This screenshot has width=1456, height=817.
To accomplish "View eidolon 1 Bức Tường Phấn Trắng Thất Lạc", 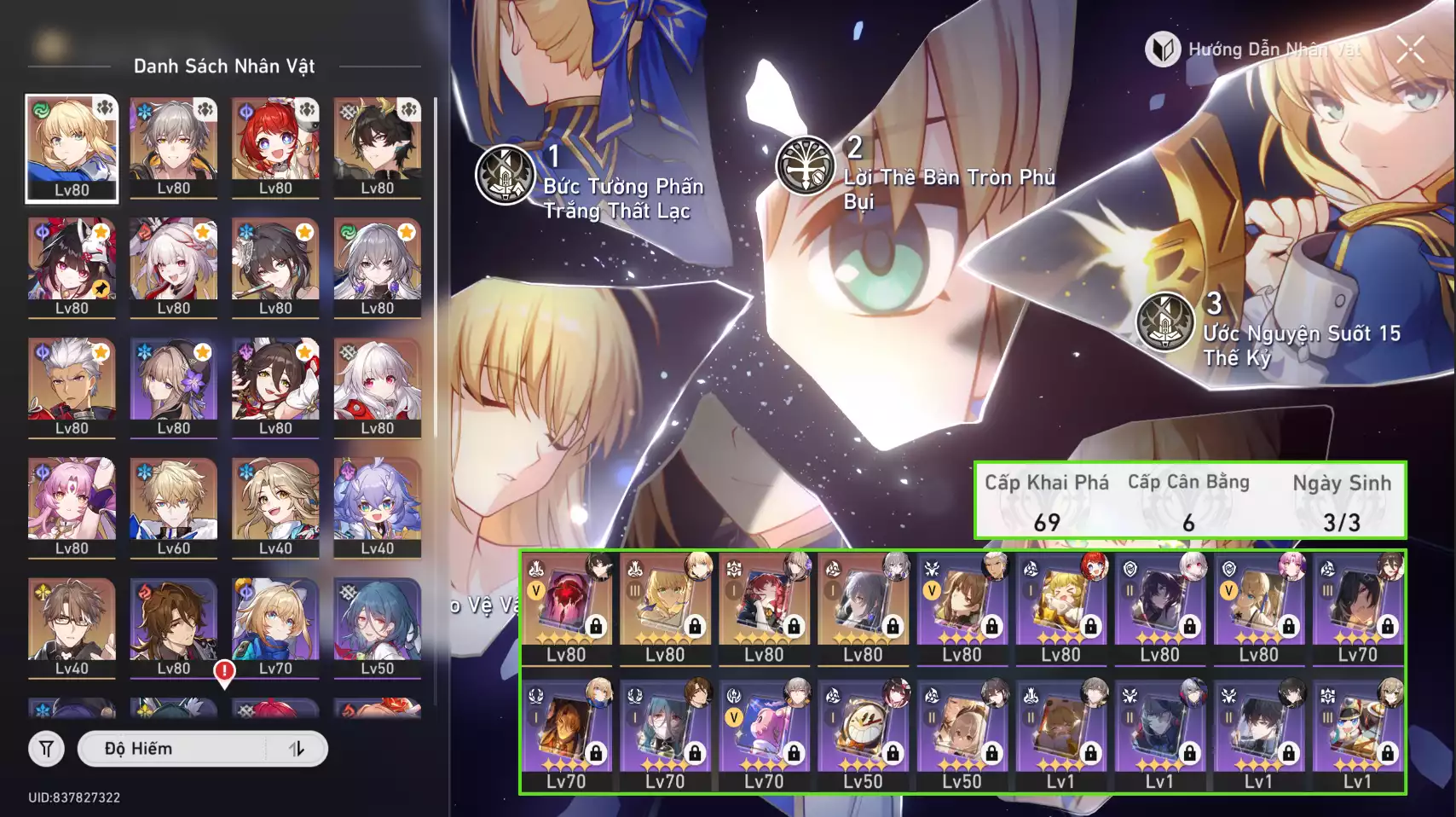I will point(506,175).
